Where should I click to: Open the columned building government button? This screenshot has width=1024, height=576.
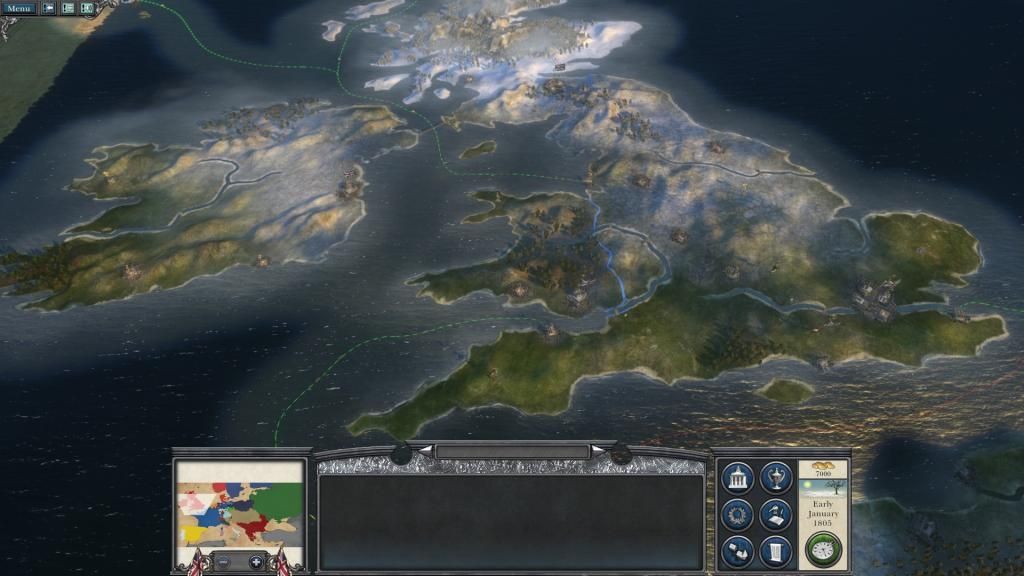pyautogui.click(x=737, y=478)
